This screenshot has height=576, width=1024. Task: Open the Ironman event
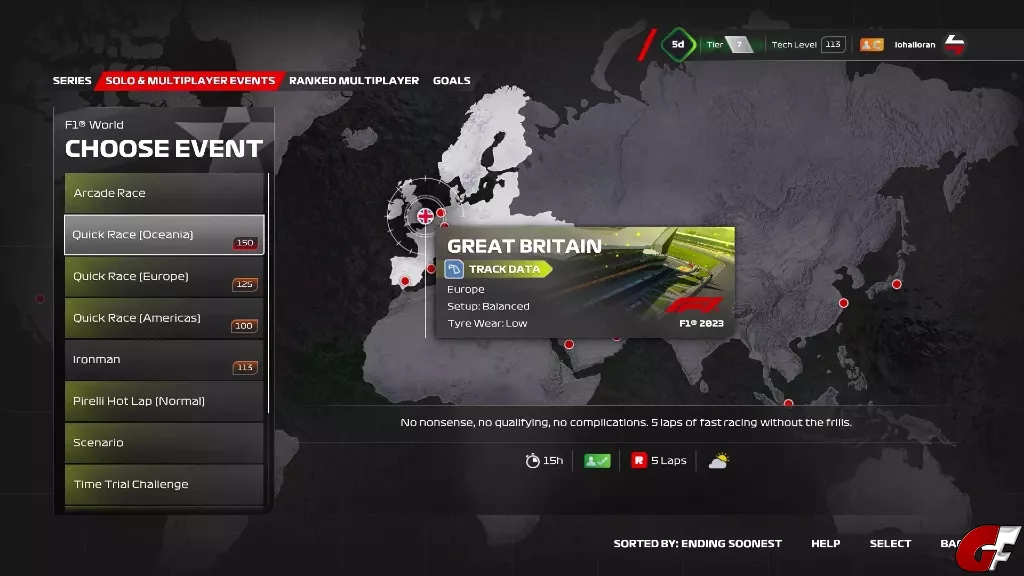pos(165,360)
